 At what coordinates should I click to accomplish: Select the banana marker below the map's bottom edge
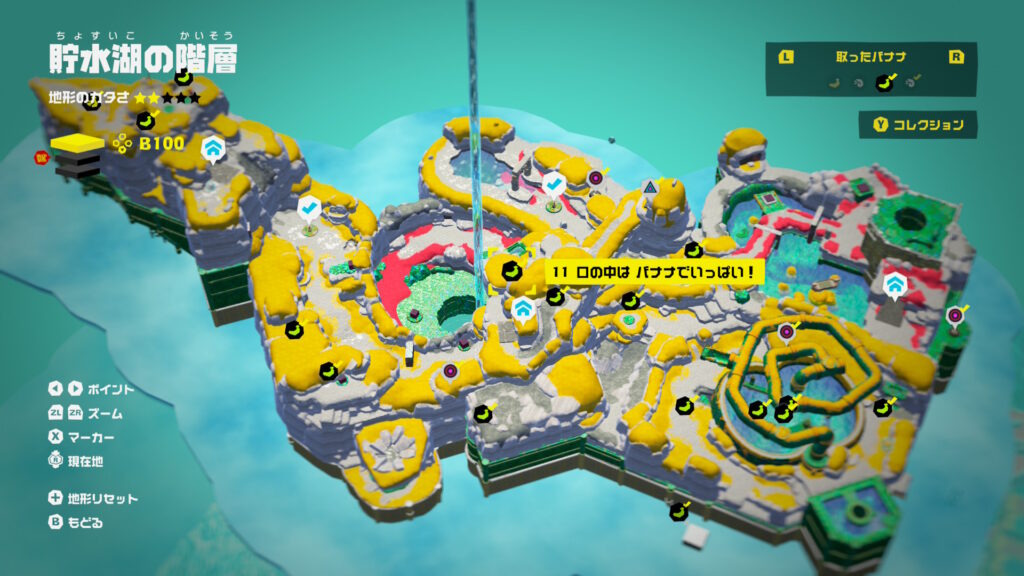coord(679,512)
